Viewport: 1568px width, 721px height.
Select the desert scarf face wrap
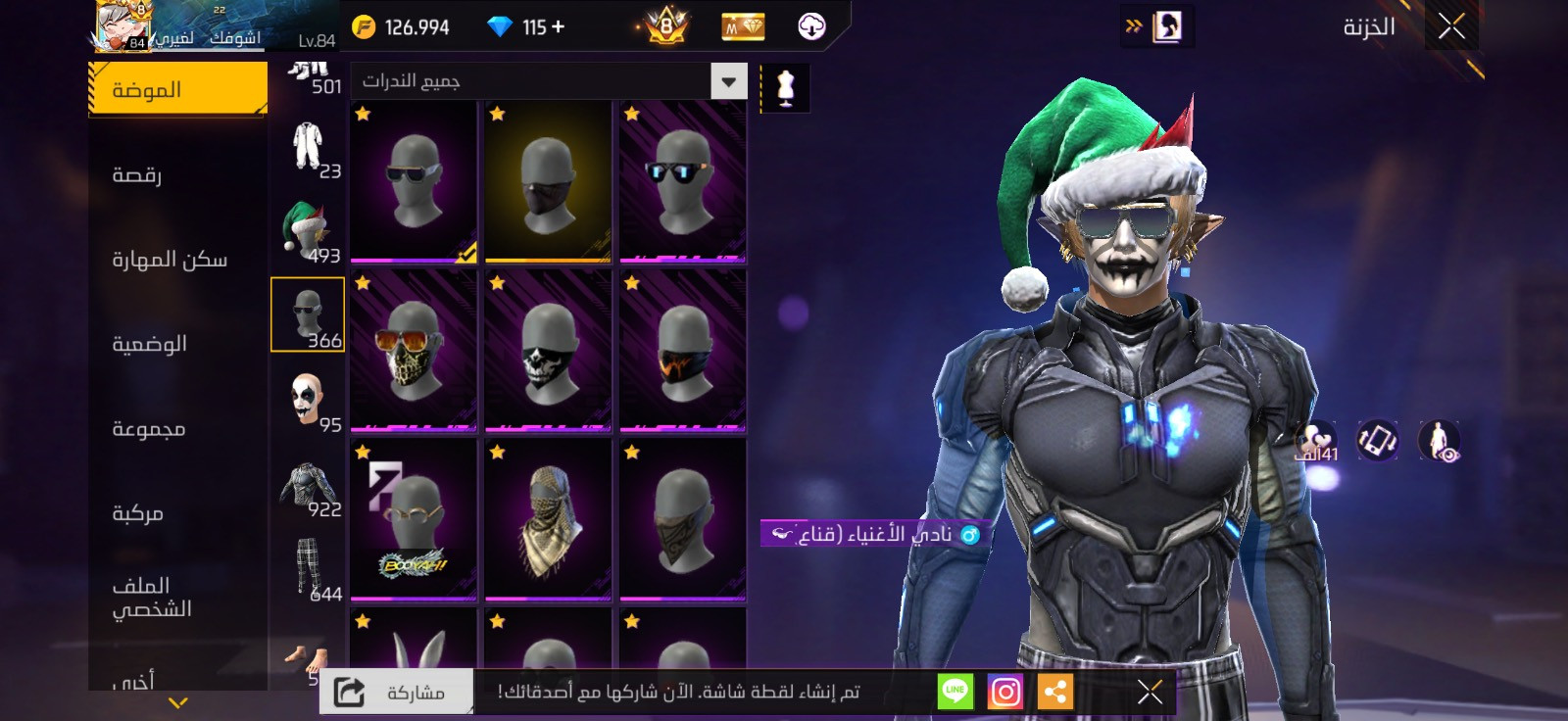point(548,519)
